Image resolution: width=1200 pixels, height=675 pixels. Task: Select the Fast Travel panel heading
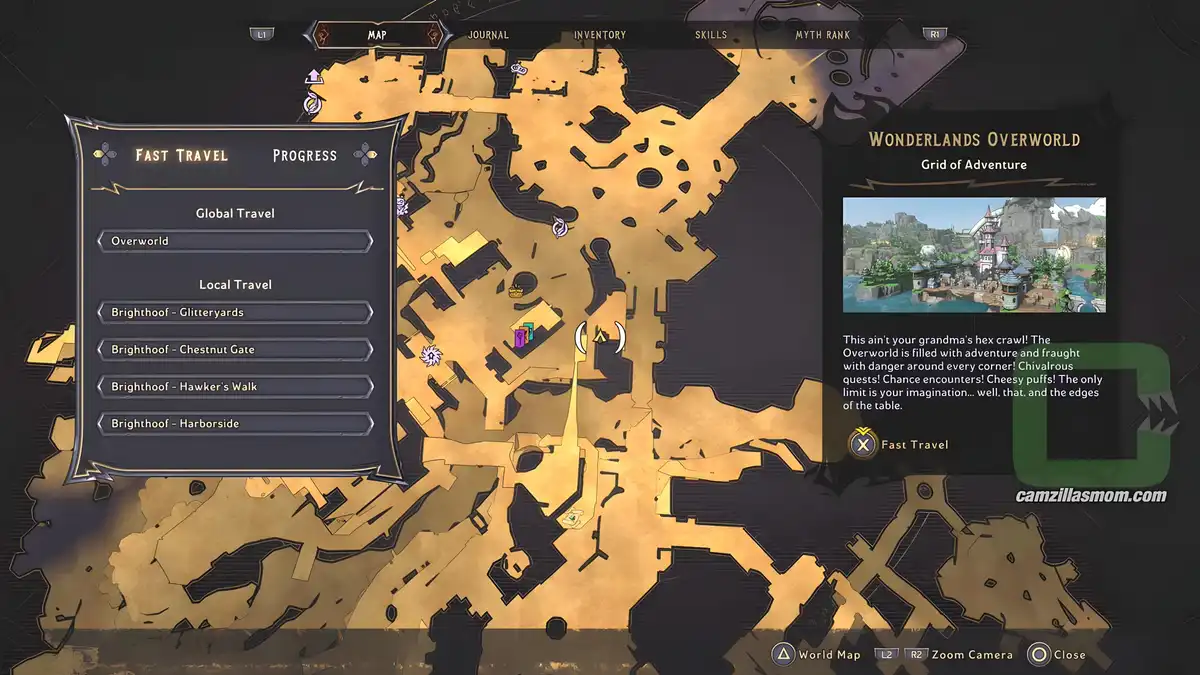[182, 156]
